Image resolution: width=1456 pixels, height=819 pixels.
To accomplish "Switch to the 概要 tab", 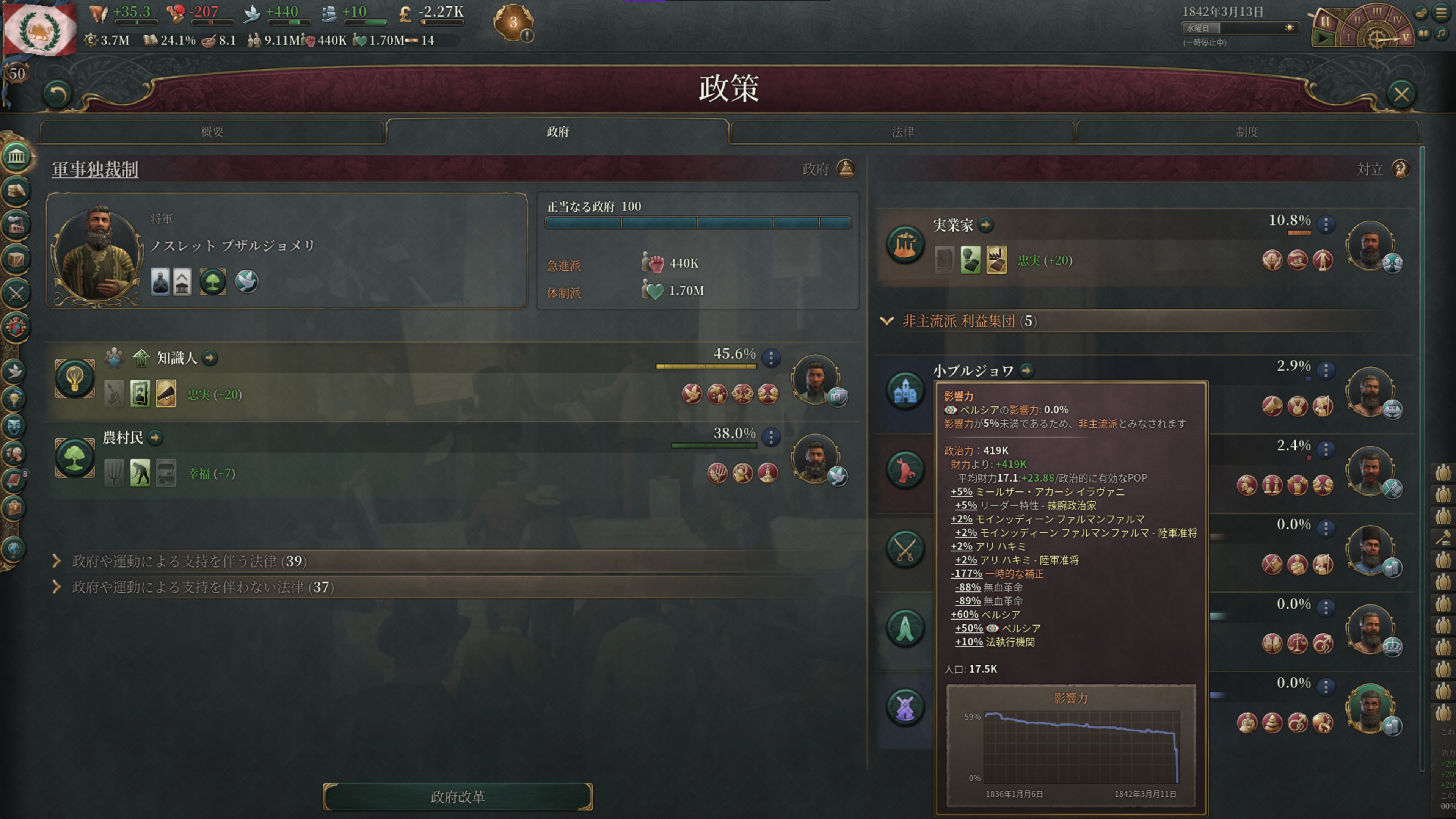I will (x=212, y=132).
